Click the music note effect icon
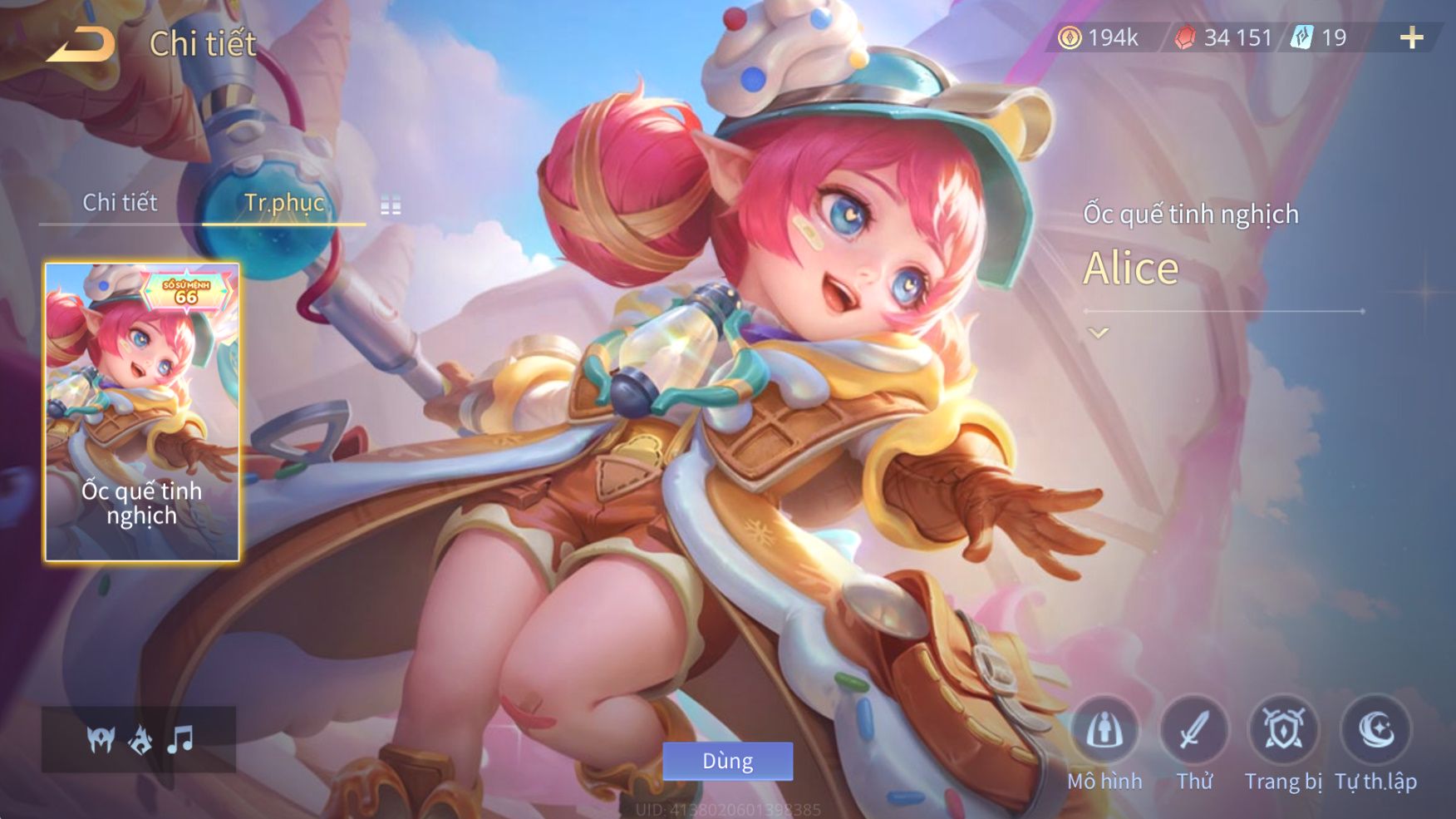 [180, 738]
